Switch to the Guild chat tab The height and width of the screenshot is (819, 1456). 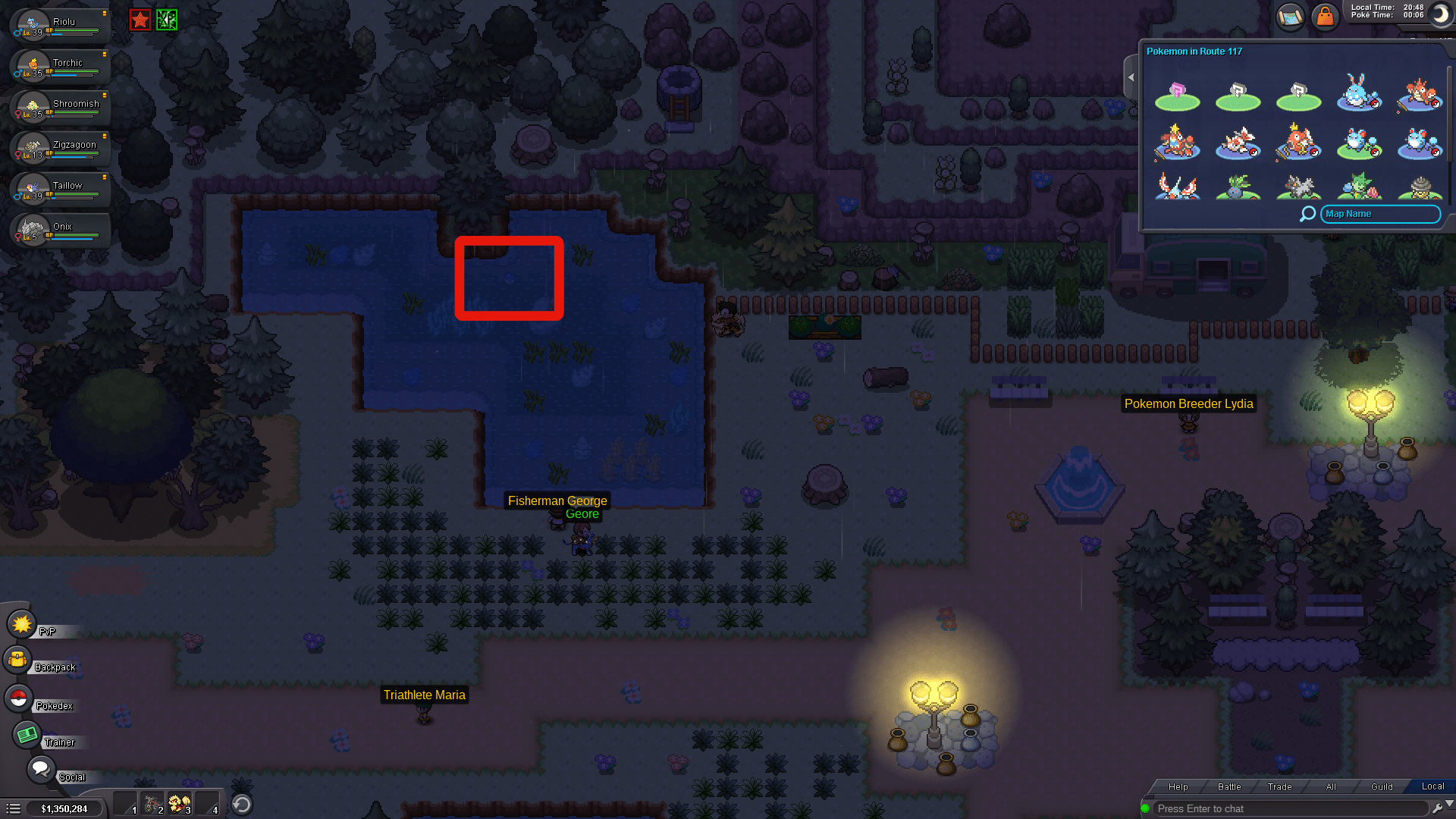pos(1382,786)
